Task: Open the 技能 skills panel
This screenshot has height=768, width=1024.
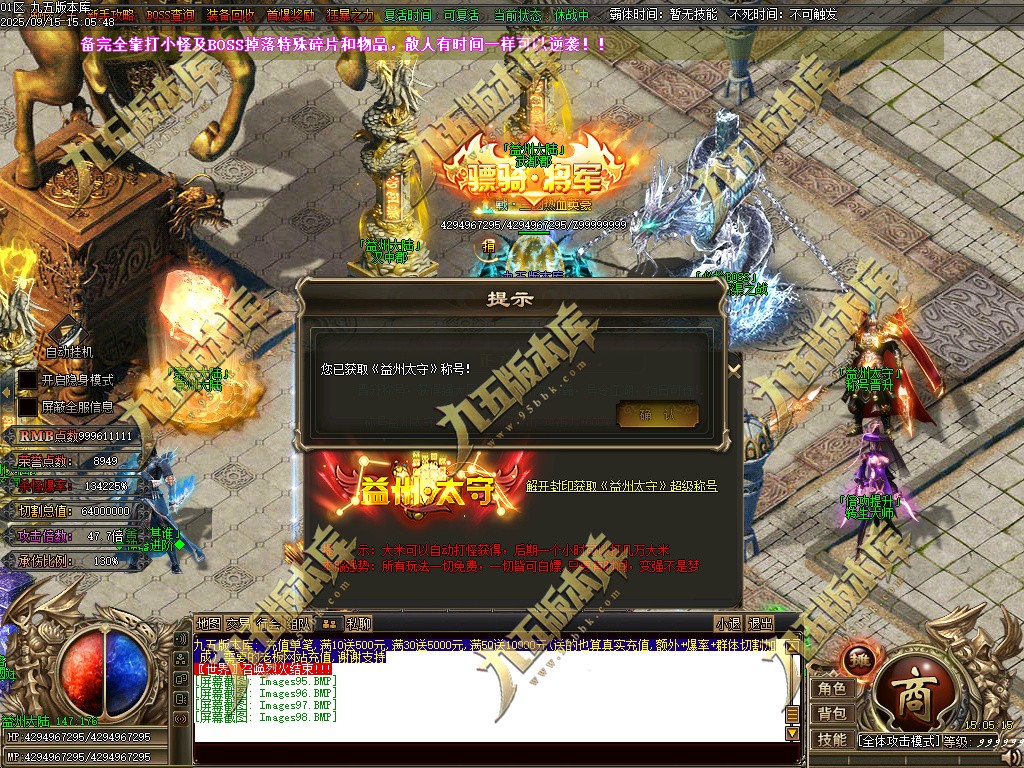Action: click(x=832, y=739)
